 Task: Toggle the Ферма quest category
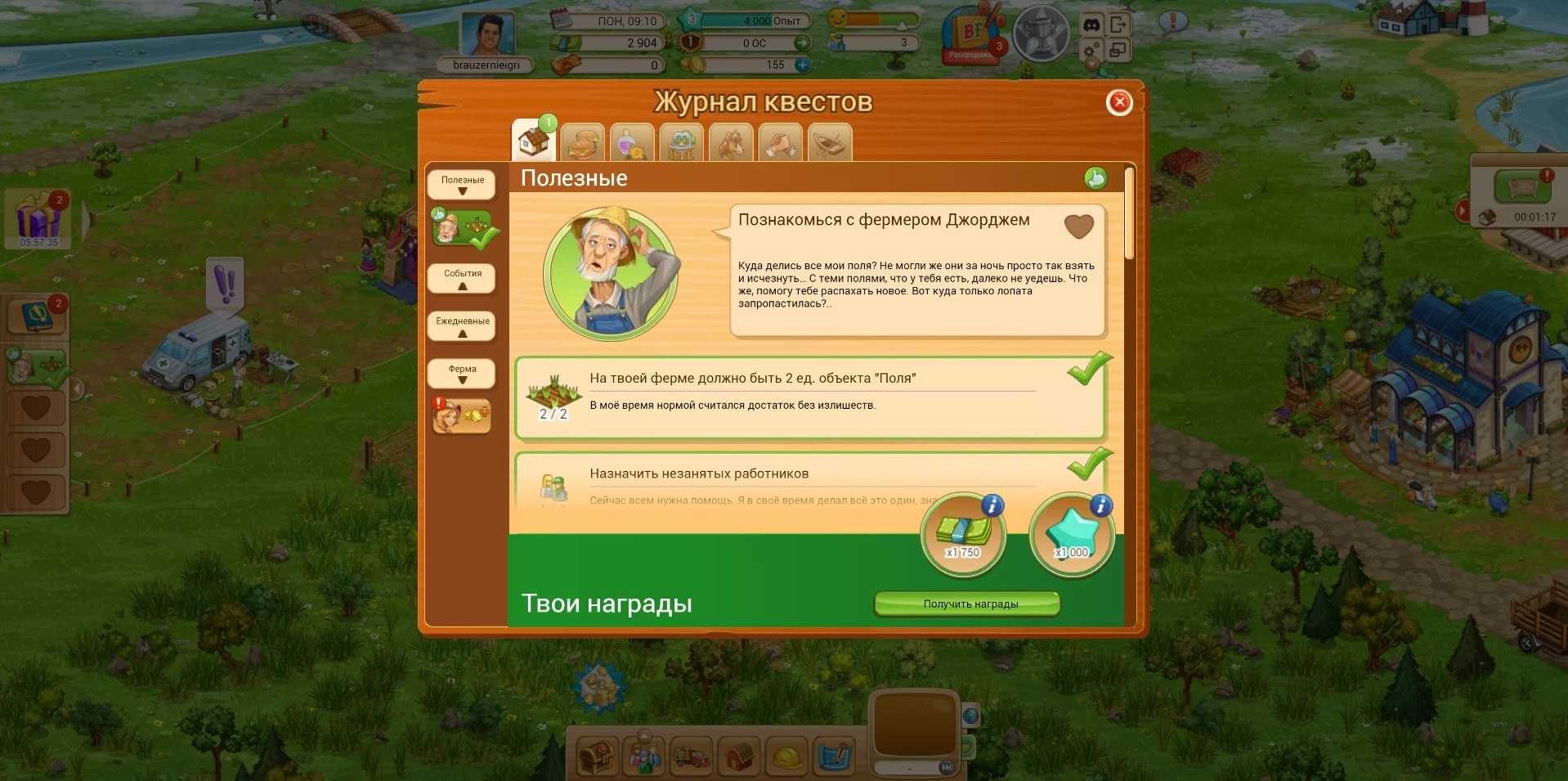click(x=462, y=374)
